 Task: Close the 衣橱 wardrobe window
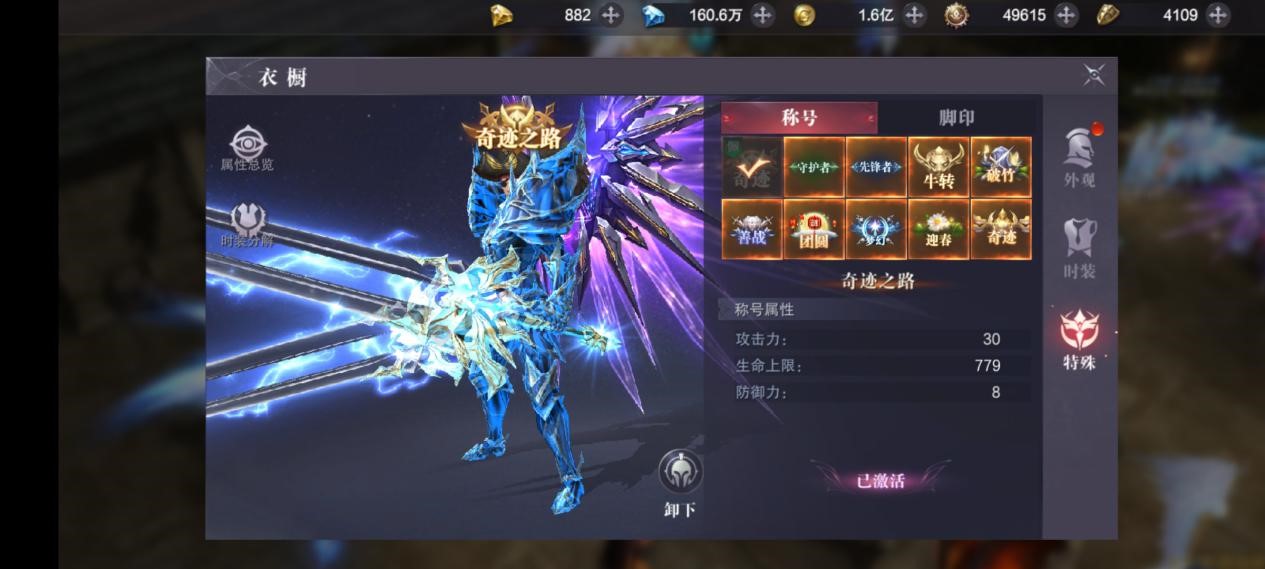(x=1094, y=75)
